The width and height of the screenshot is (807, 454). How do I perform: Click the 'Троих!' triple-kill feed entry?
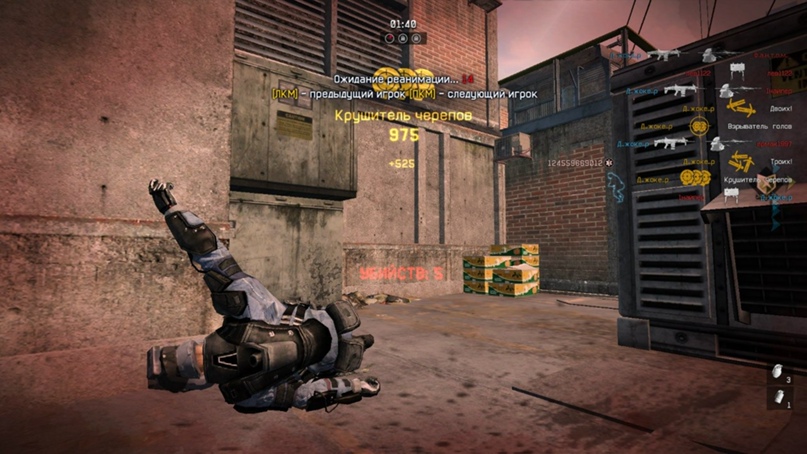point(777,160)
